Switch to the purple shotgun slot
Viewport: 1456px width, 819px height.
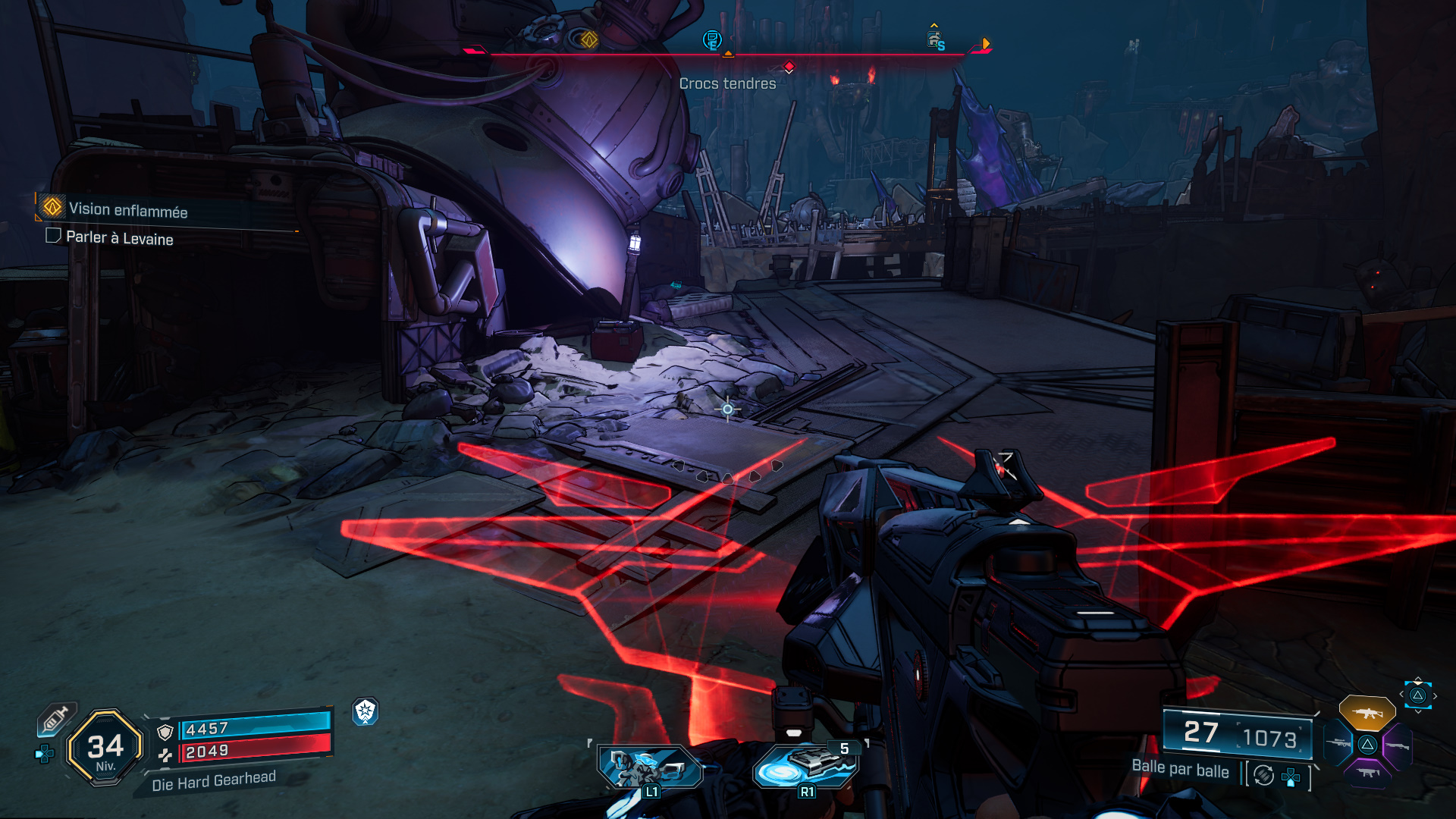tap(1398, 745)
